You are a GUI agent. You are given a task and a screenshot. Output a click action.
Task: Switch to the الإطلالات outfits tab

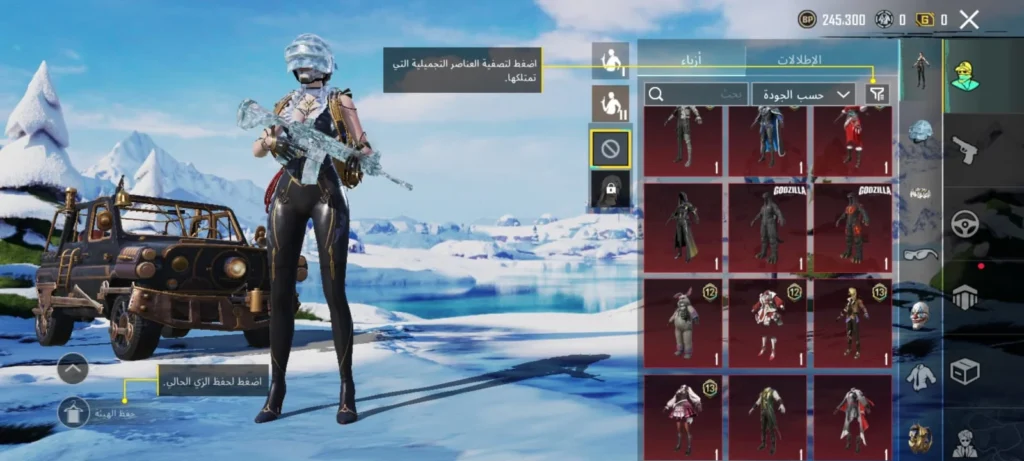pos(820,59)
